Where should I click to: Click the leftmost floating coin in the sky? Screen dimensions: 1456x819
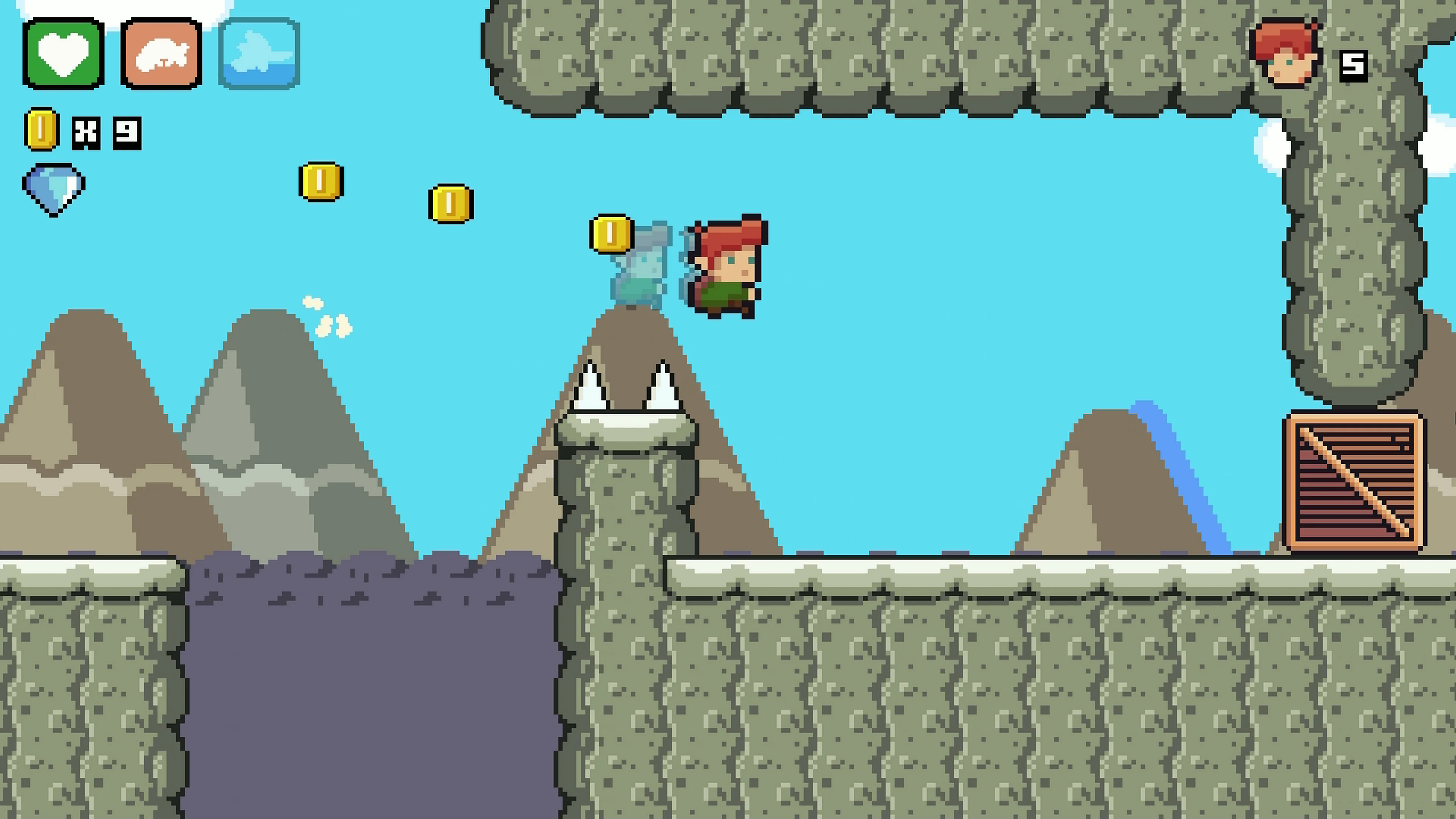pyautogui.click(x=320, y=181)
